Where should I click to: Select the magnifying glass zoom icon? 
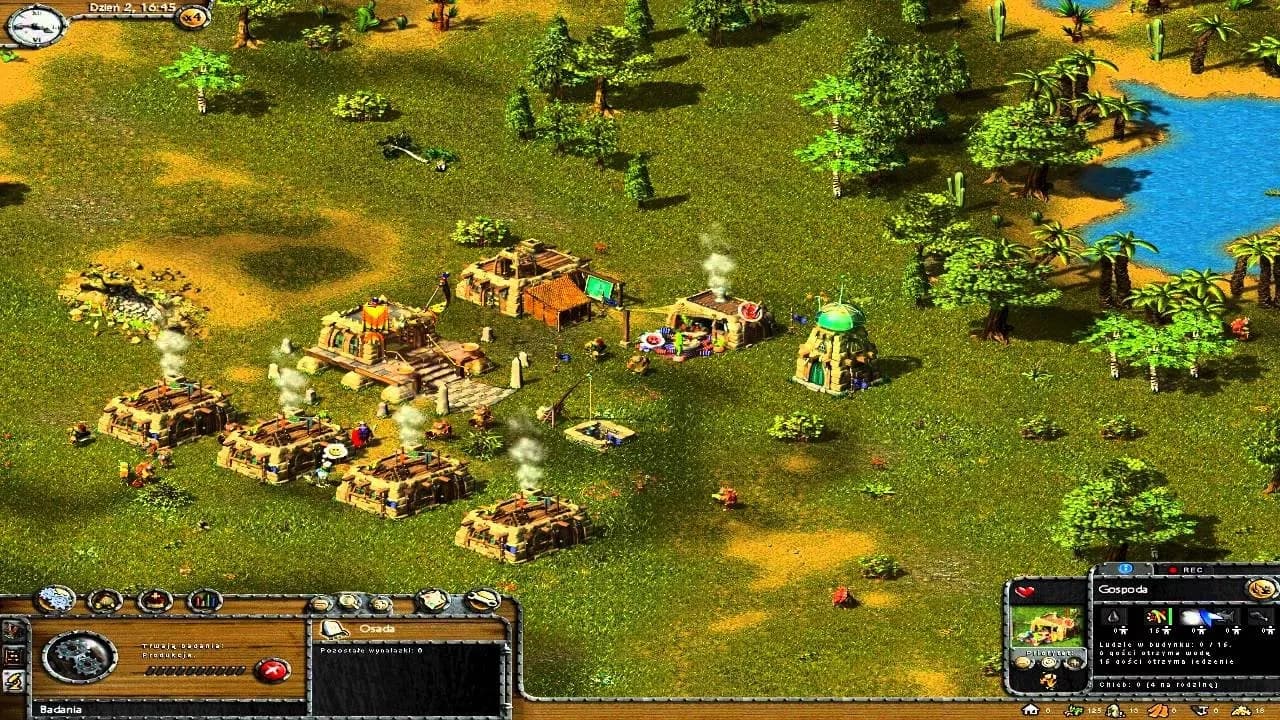click(x=347, y=602)
